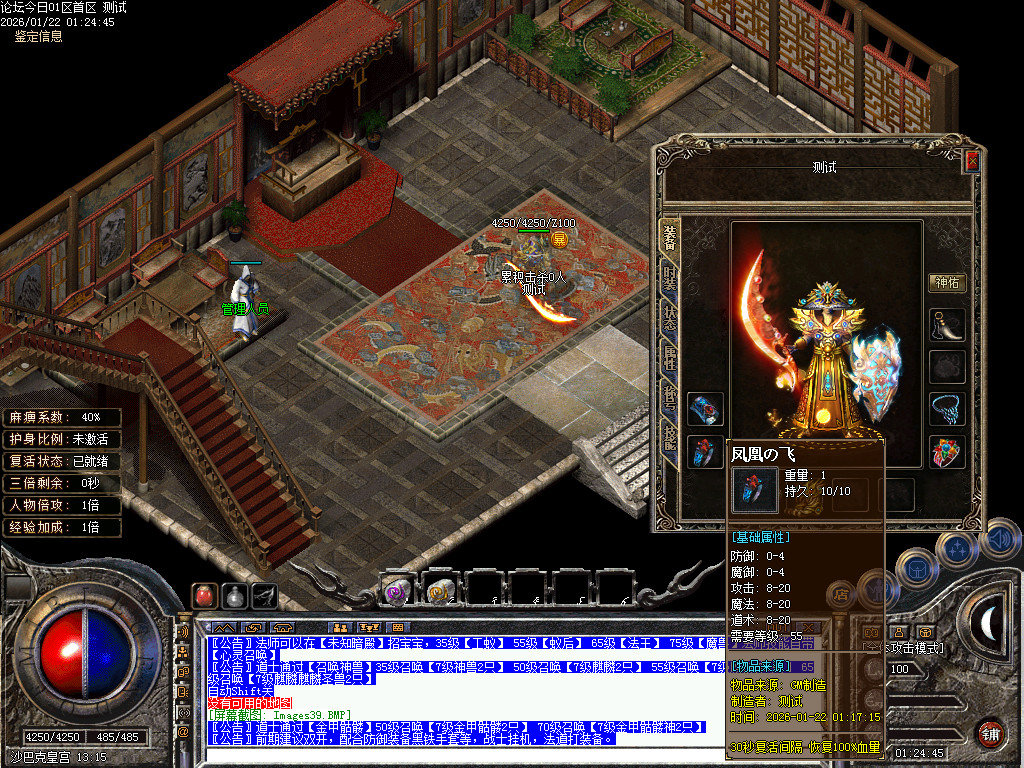This screenshot has height=768, width=1024.
Task: Use the white flask quick slot
Action: point(234,595)
